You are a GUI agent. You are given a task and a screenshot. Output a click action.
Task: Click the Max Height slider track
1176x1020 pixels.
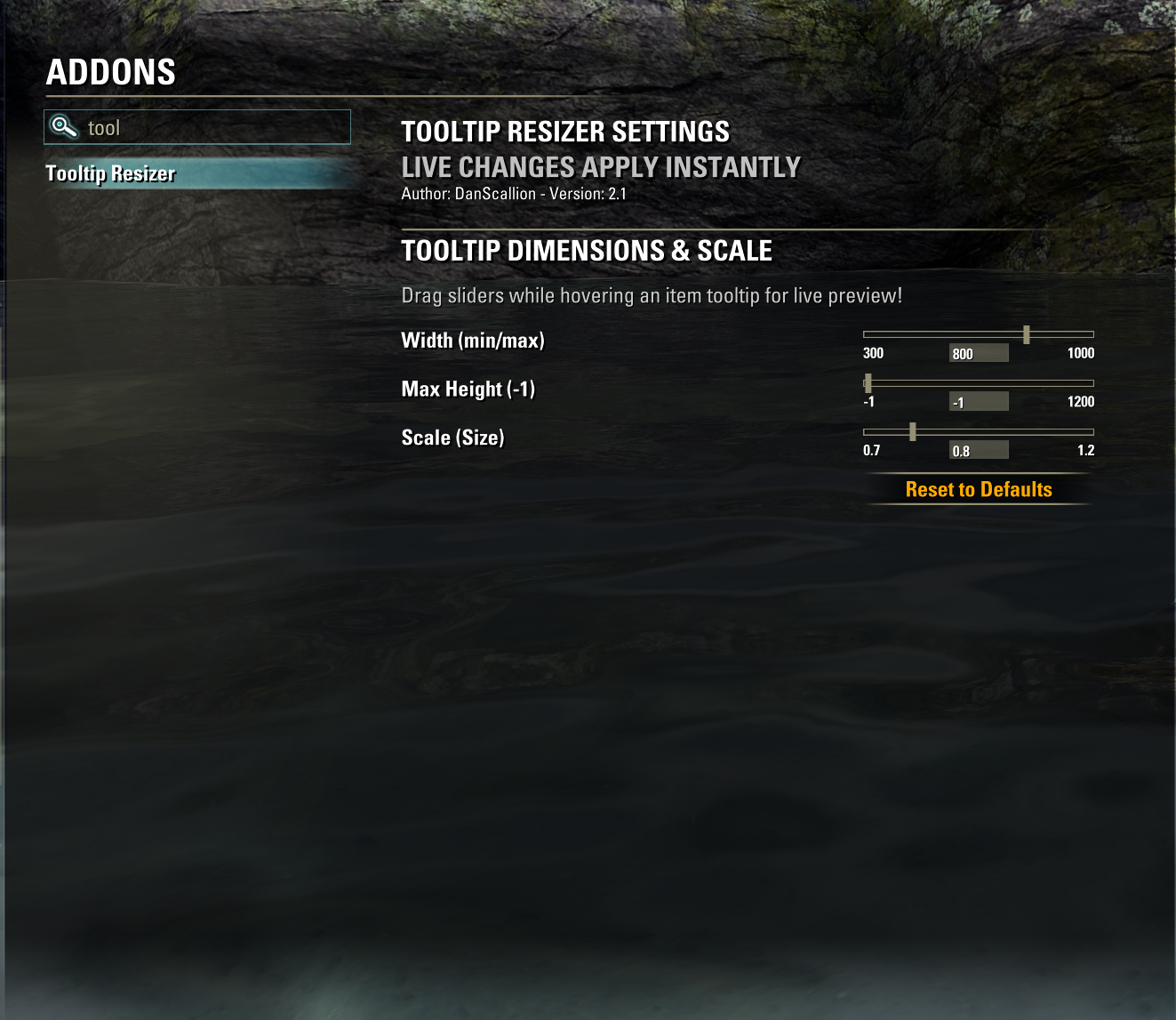978,383
